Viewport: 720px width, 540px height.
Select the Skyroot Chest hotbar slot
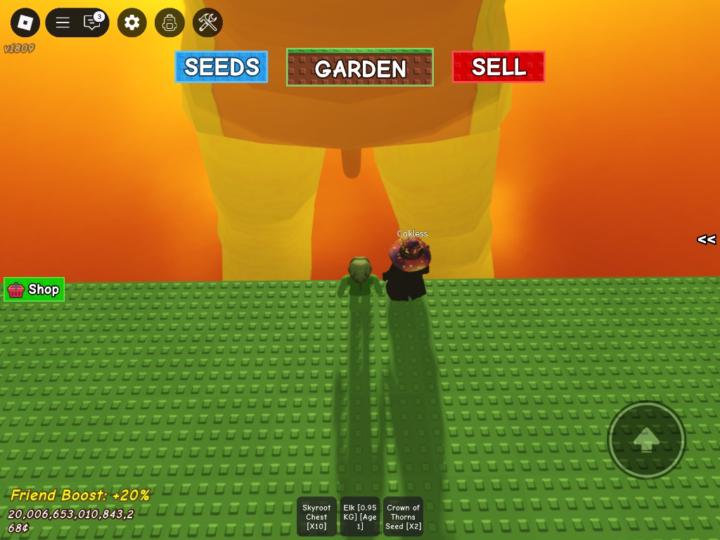tap(316, 517)
